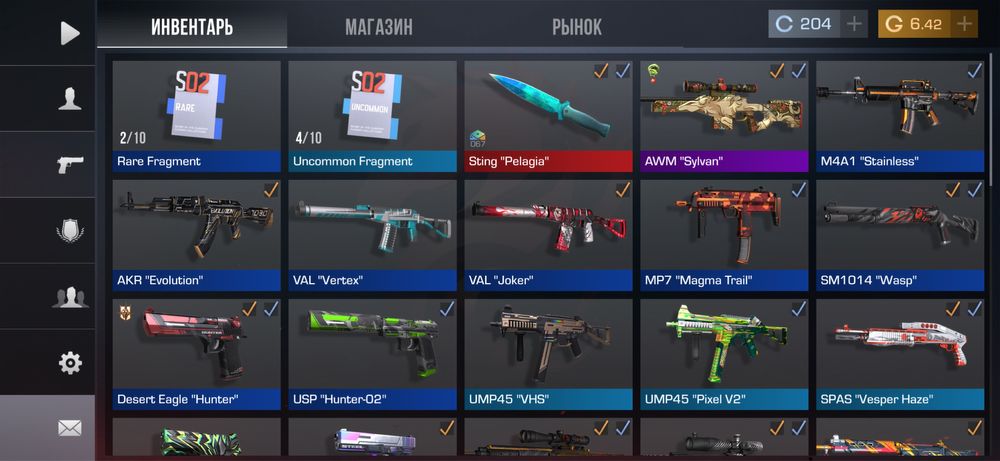Open the РЫНОК tab
This screenshot has width=1000, height=461.
(577, 27)
